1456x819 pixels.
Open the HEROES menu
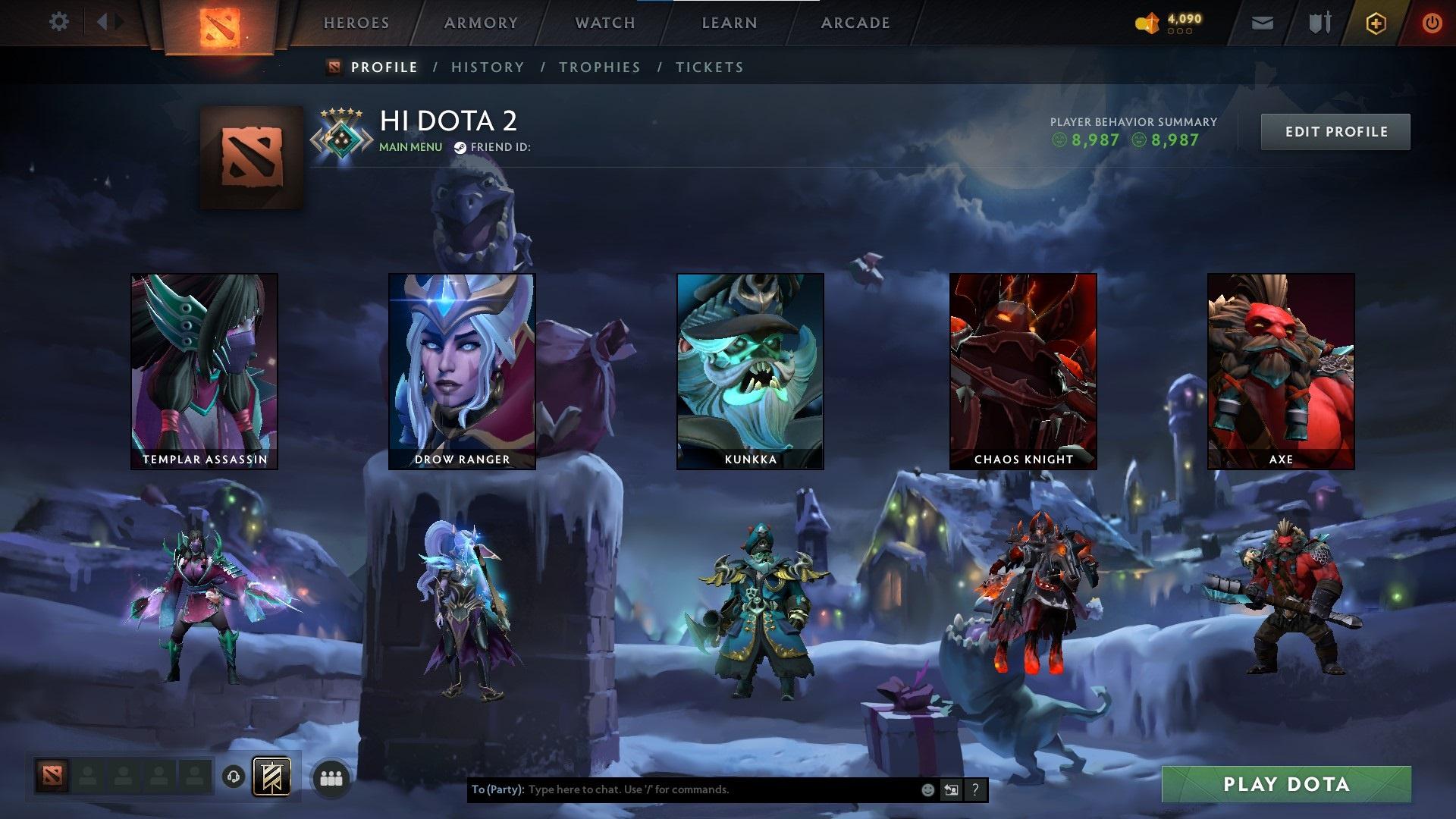tap(356, 23)
